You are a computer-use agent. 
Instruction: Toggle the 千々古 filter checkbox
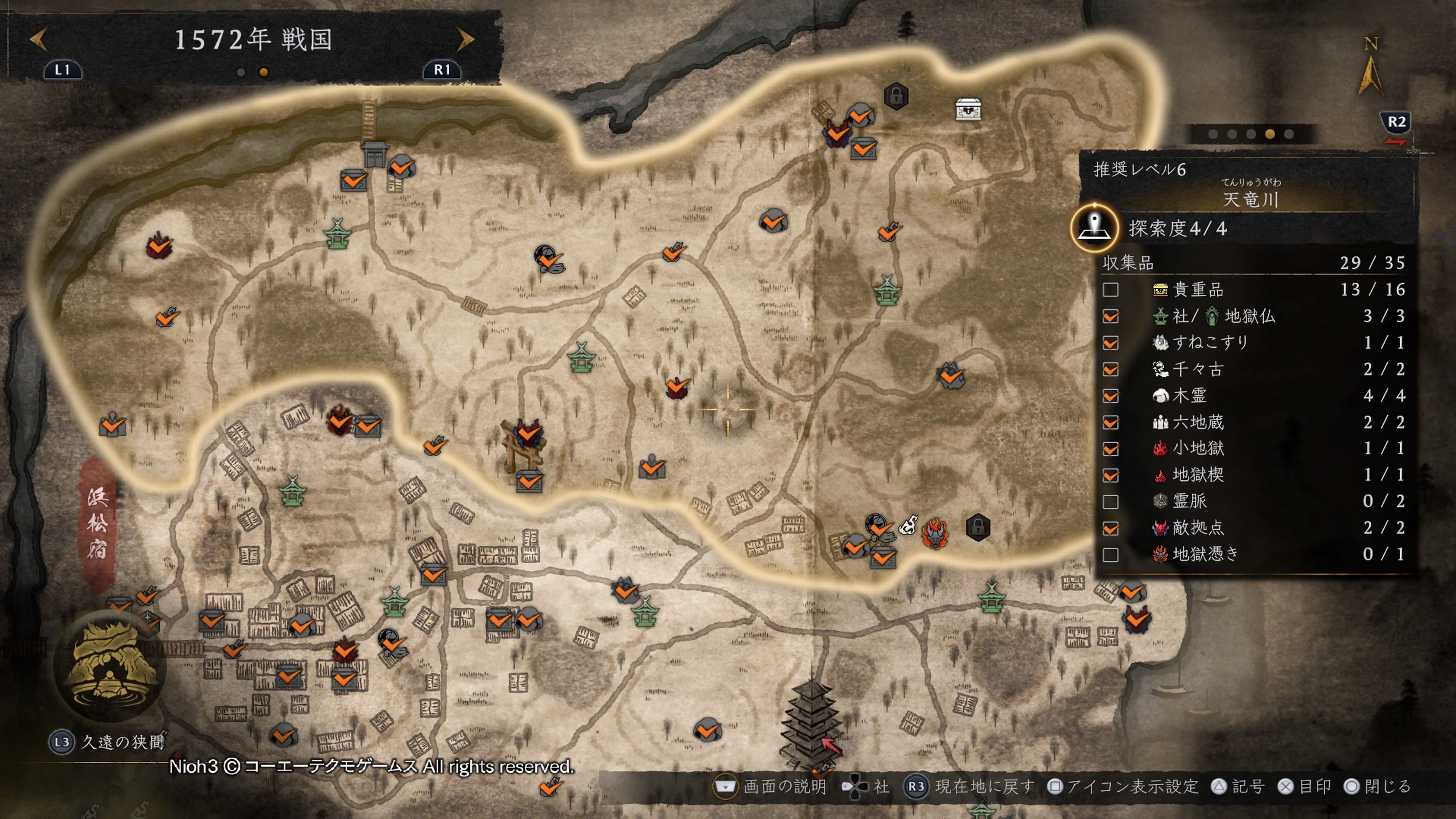click(1110, 370)
